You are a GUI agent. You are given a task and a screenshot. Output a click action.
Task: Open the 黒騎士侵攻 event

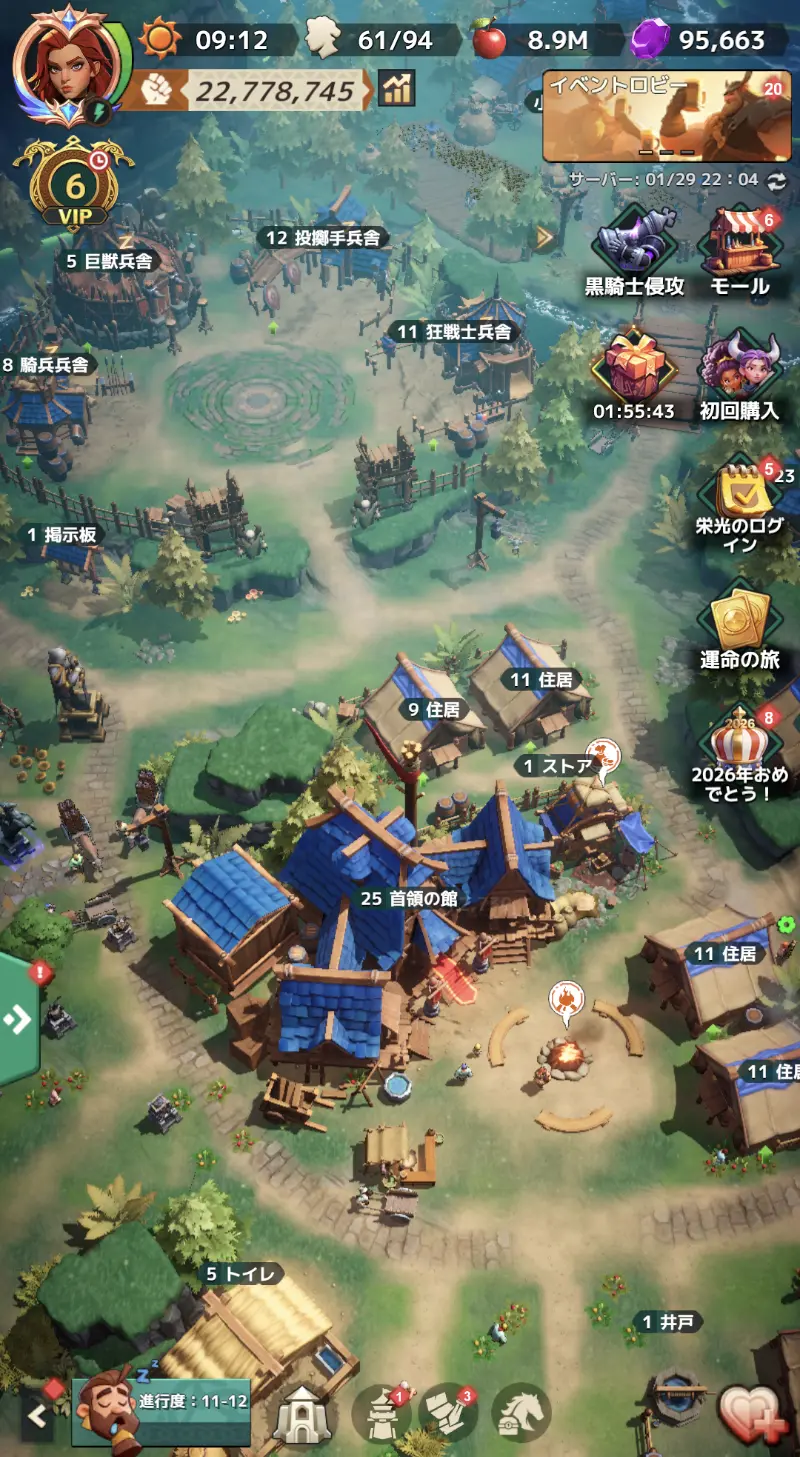634,252
